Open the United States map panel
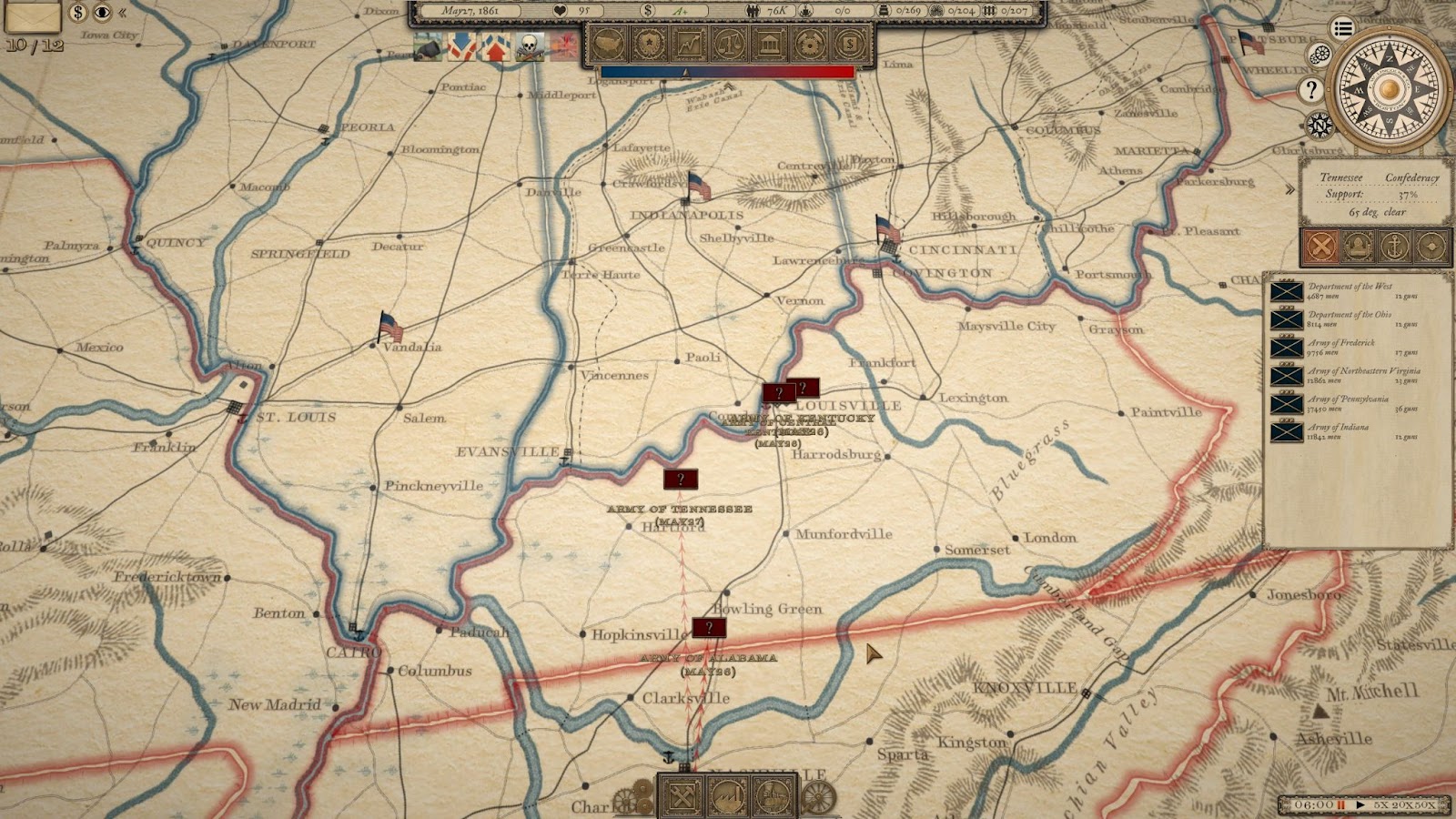Viewport: 1456px width, 819px height. pos(607,43)
